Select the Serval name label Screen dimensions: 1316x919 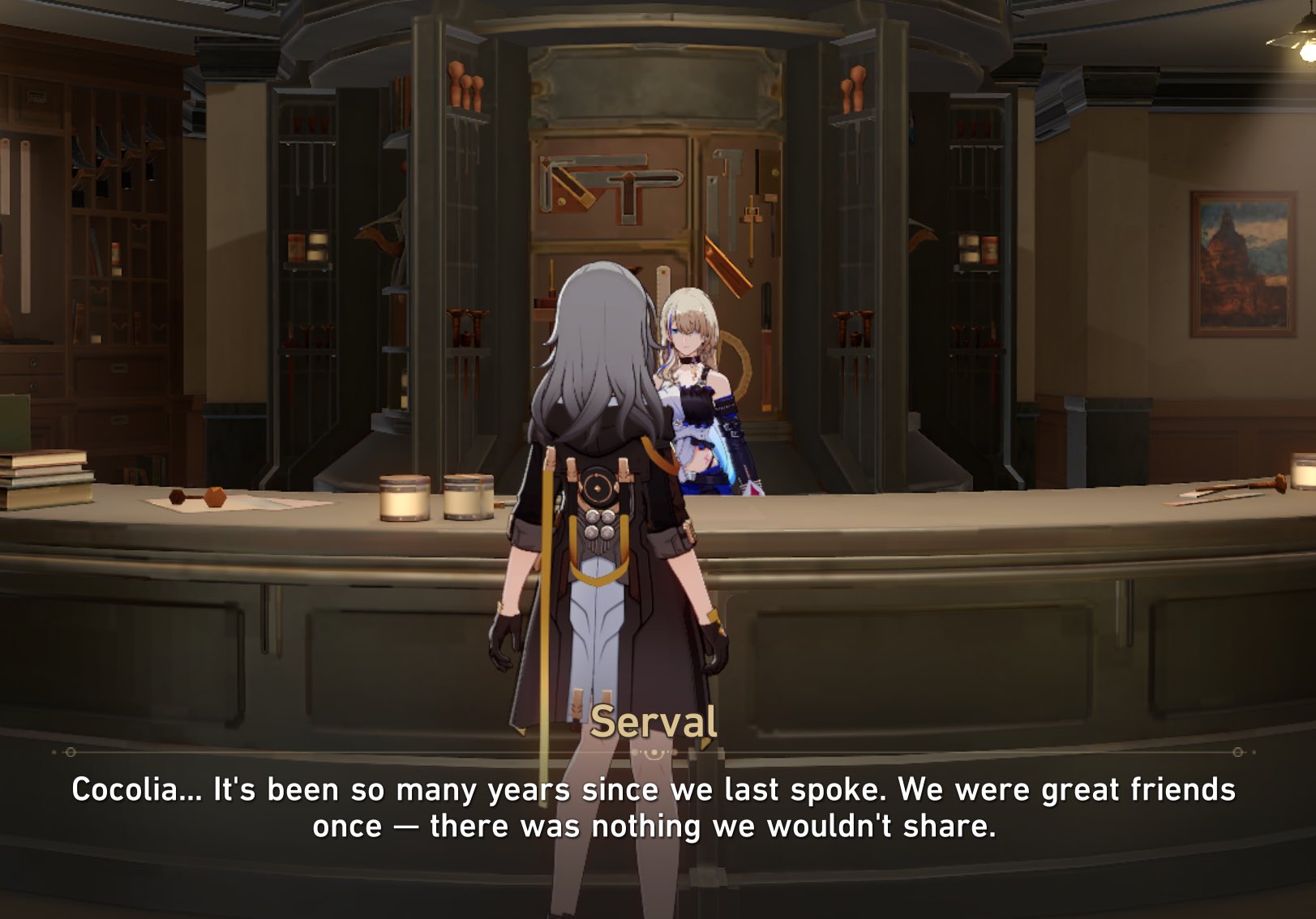tap(657, 723)
